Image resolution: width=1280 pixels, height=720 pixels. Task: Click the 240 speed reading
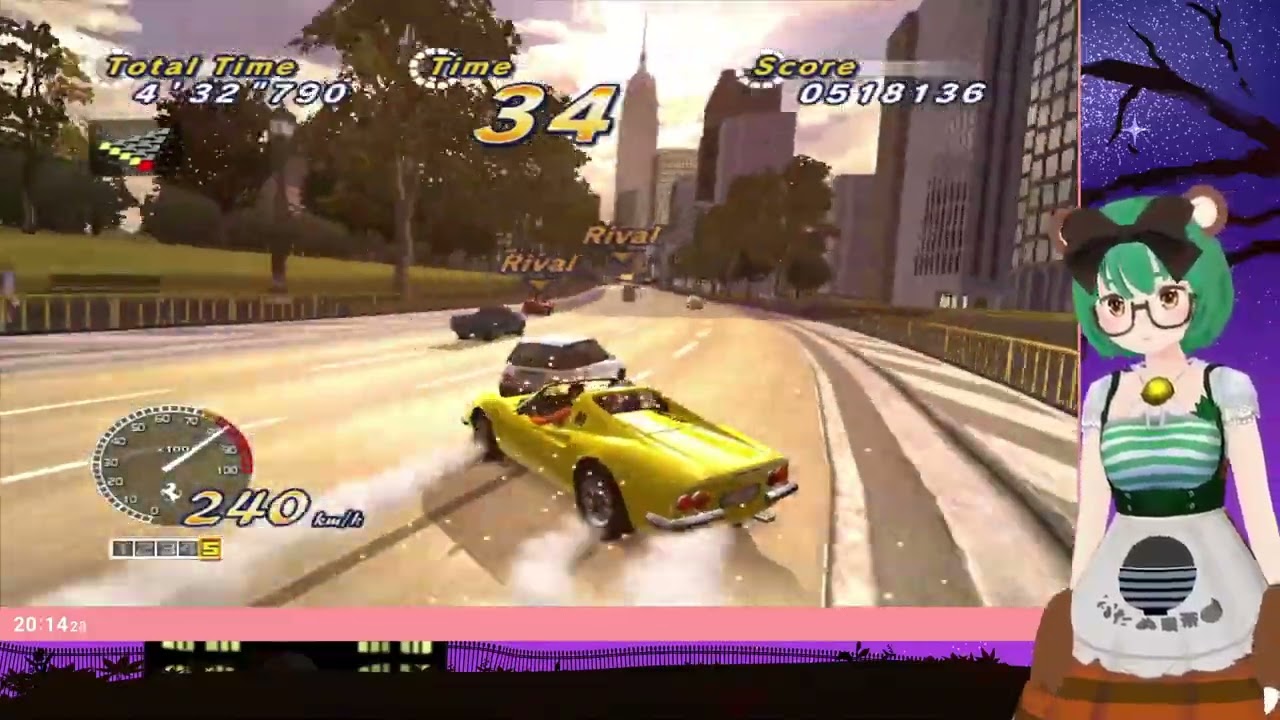pyautogui.click(x=249, y=506)
